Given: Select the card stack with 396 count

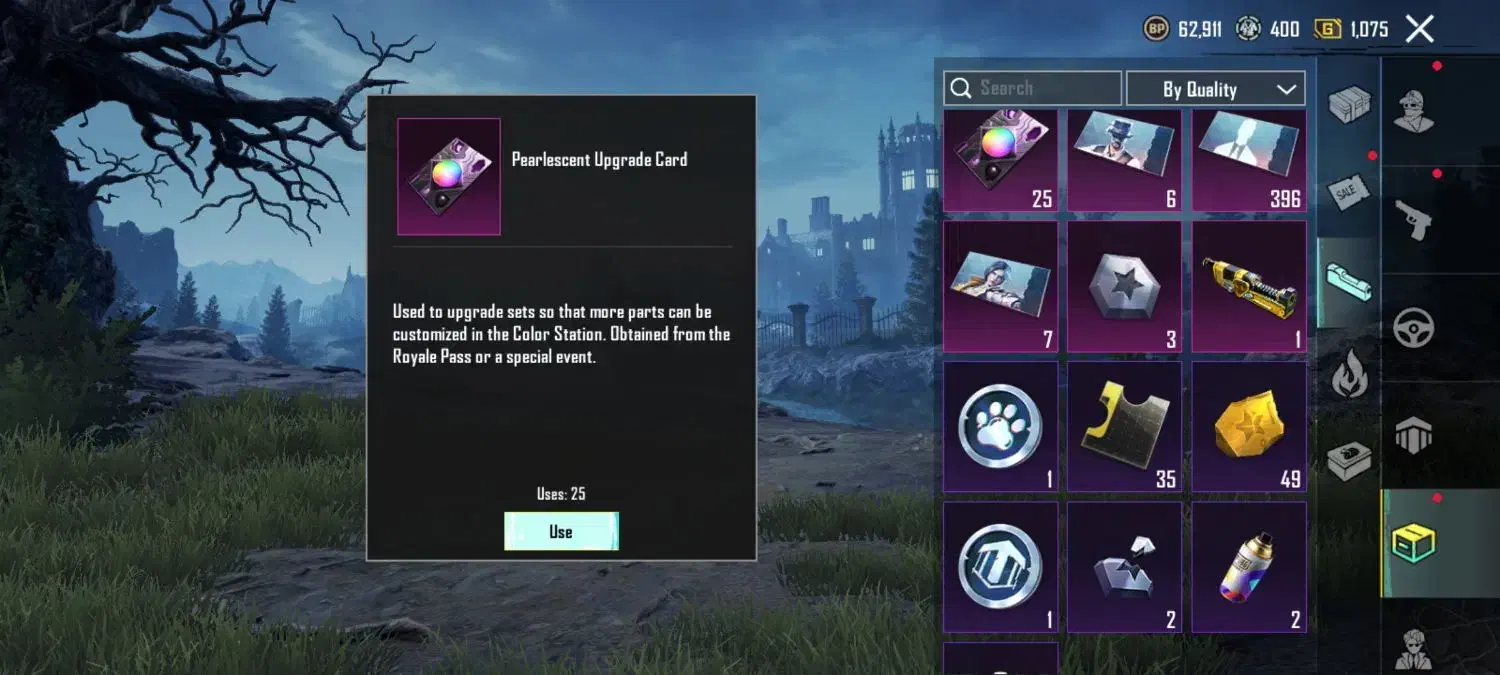Looking at the screenshot, I should [1249, 160].
